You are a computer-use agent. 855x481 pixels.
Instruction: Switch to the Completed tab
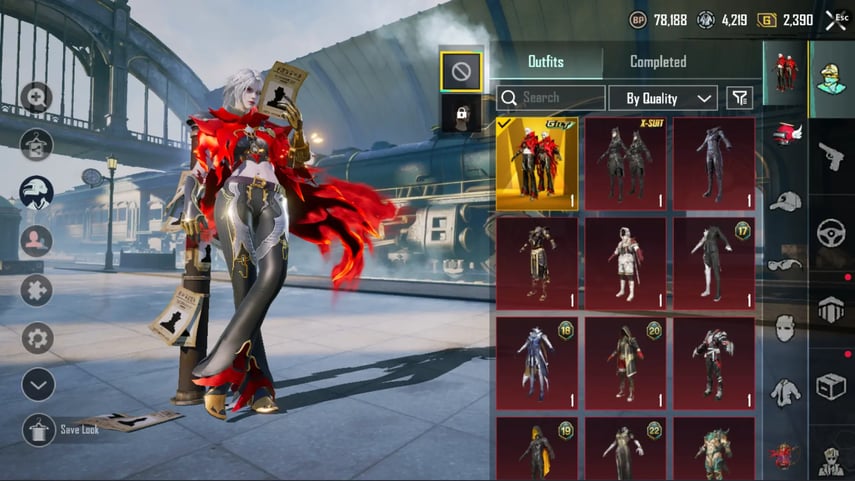(x=657, y=62)
